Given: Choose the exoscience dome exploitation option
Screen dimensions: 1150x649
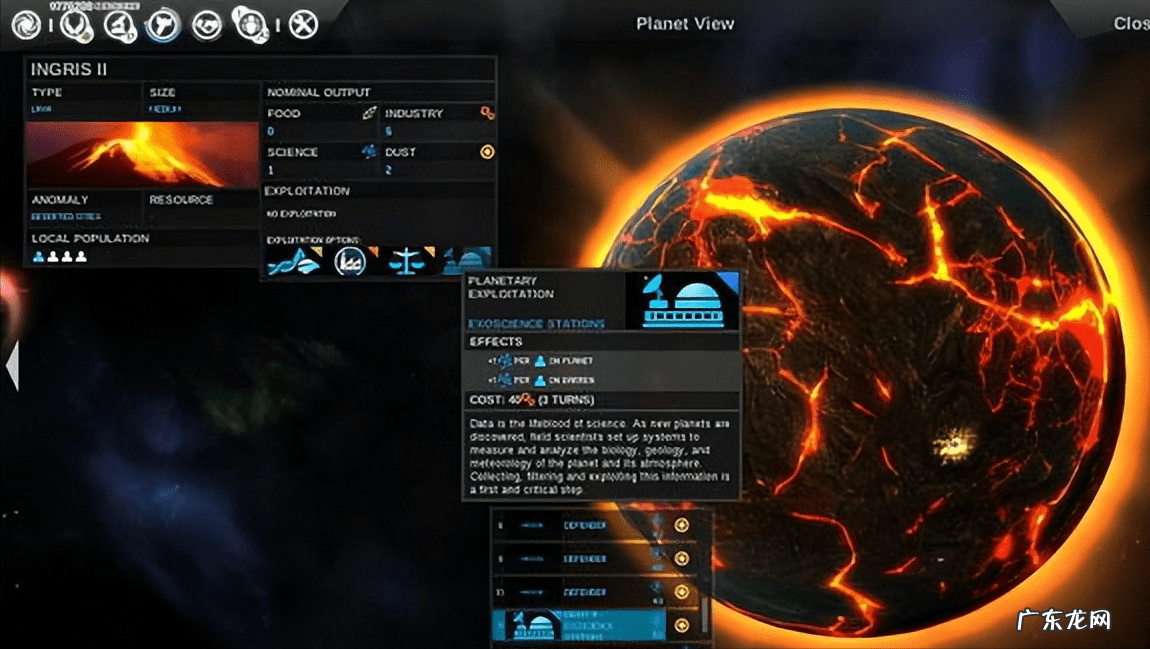Looking at the screenshot, I should pyautogui.click(x=466, y=260).
